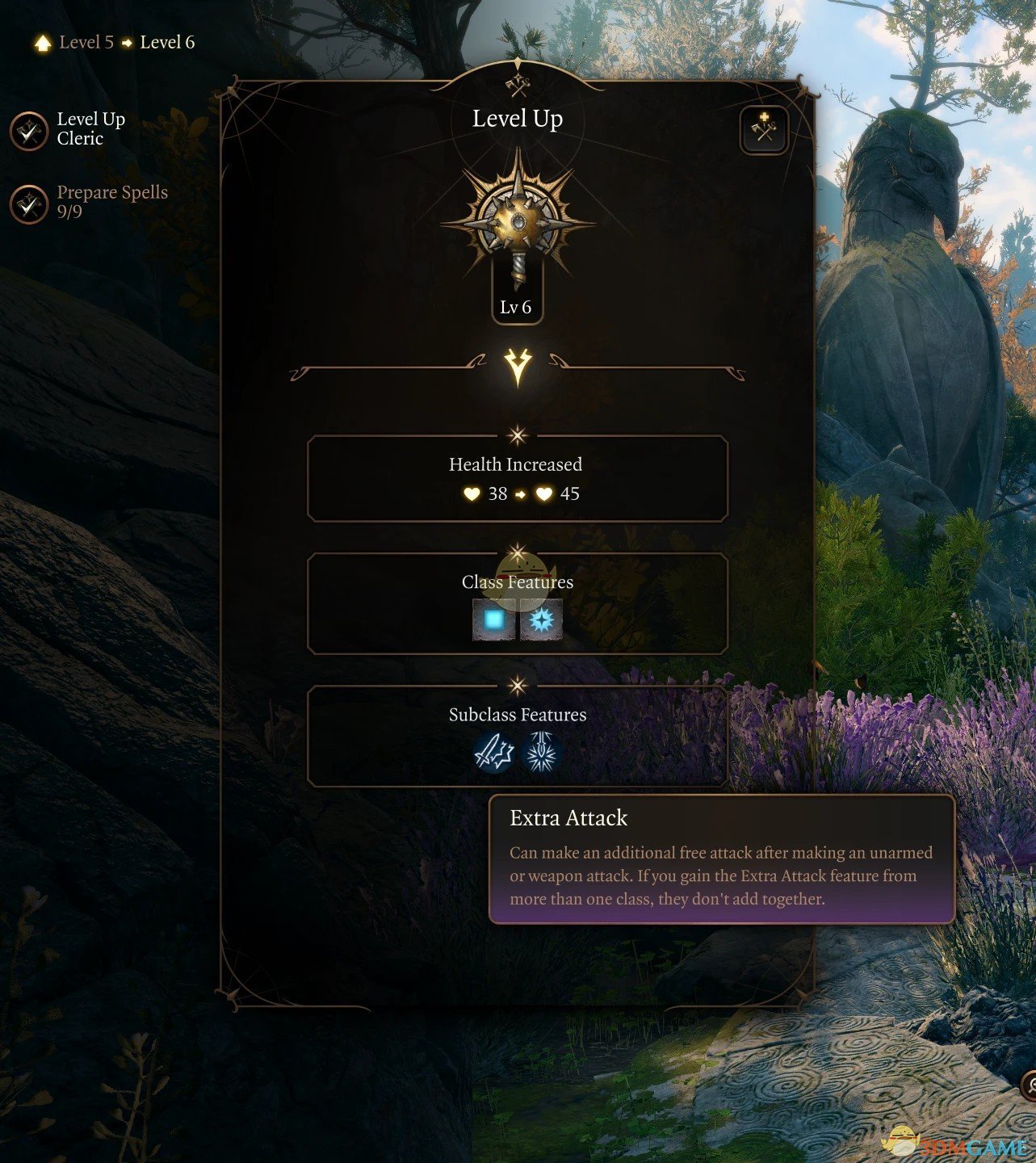
Task: Click the heart icon beside the 45 value
Action: [x=543, y=493]
